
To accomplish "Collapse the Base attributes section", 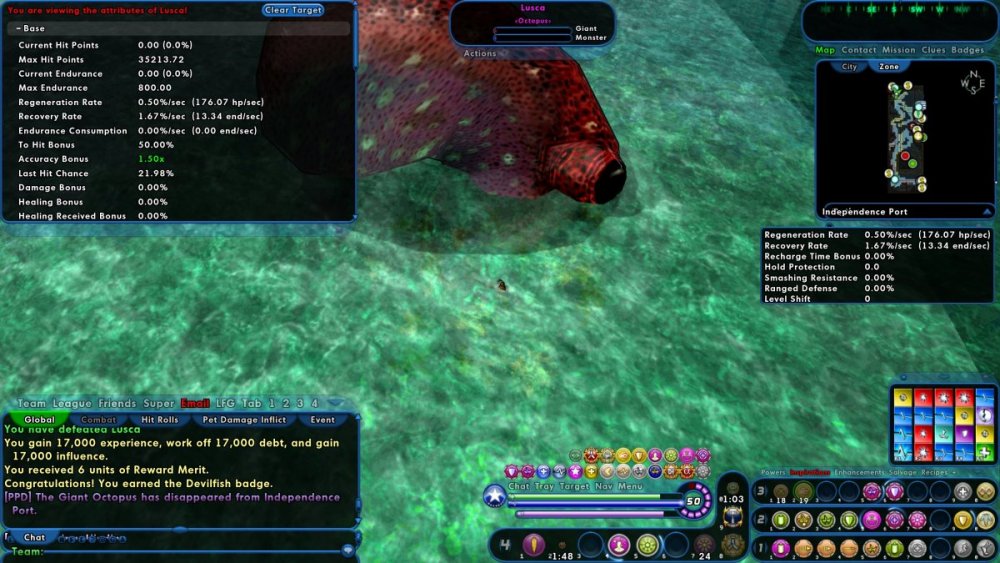I will 19,29.
